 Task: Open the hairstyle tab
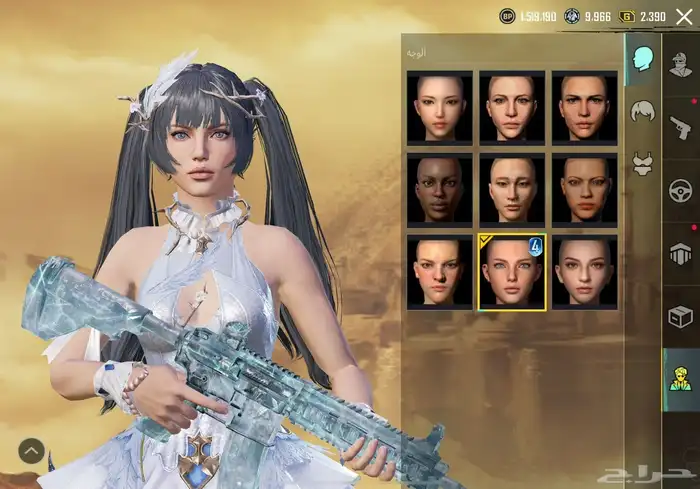click(641, 111)
